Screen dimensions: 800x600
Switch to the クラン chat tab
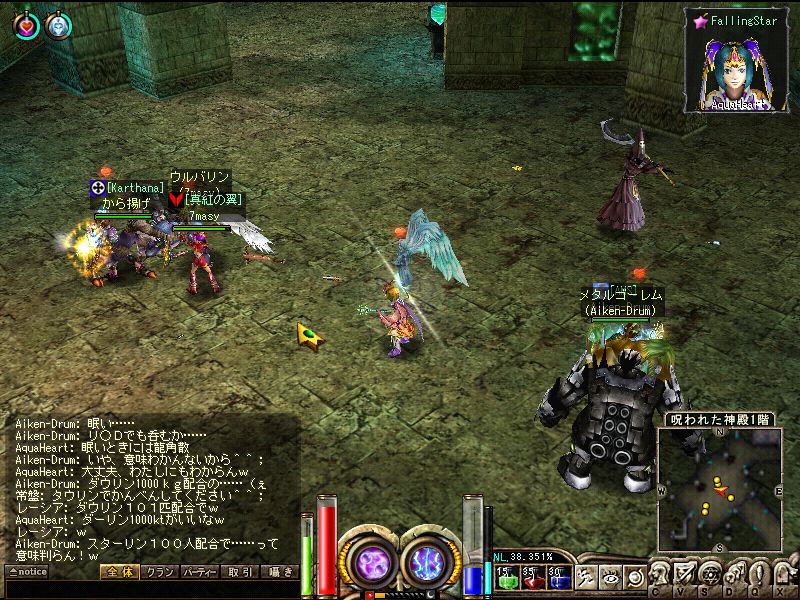click(159, 572)
